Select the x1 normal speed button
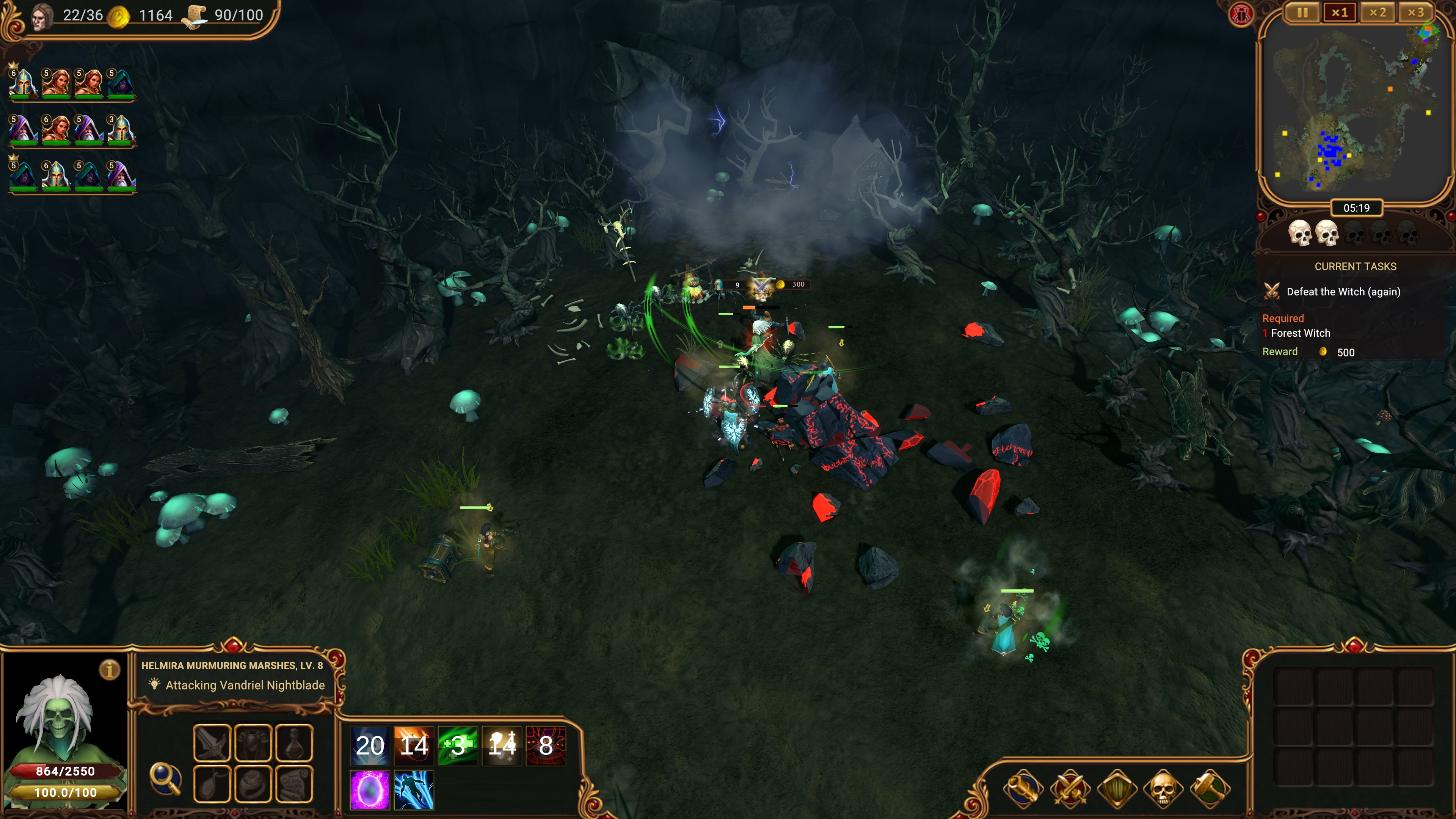 1340,13
